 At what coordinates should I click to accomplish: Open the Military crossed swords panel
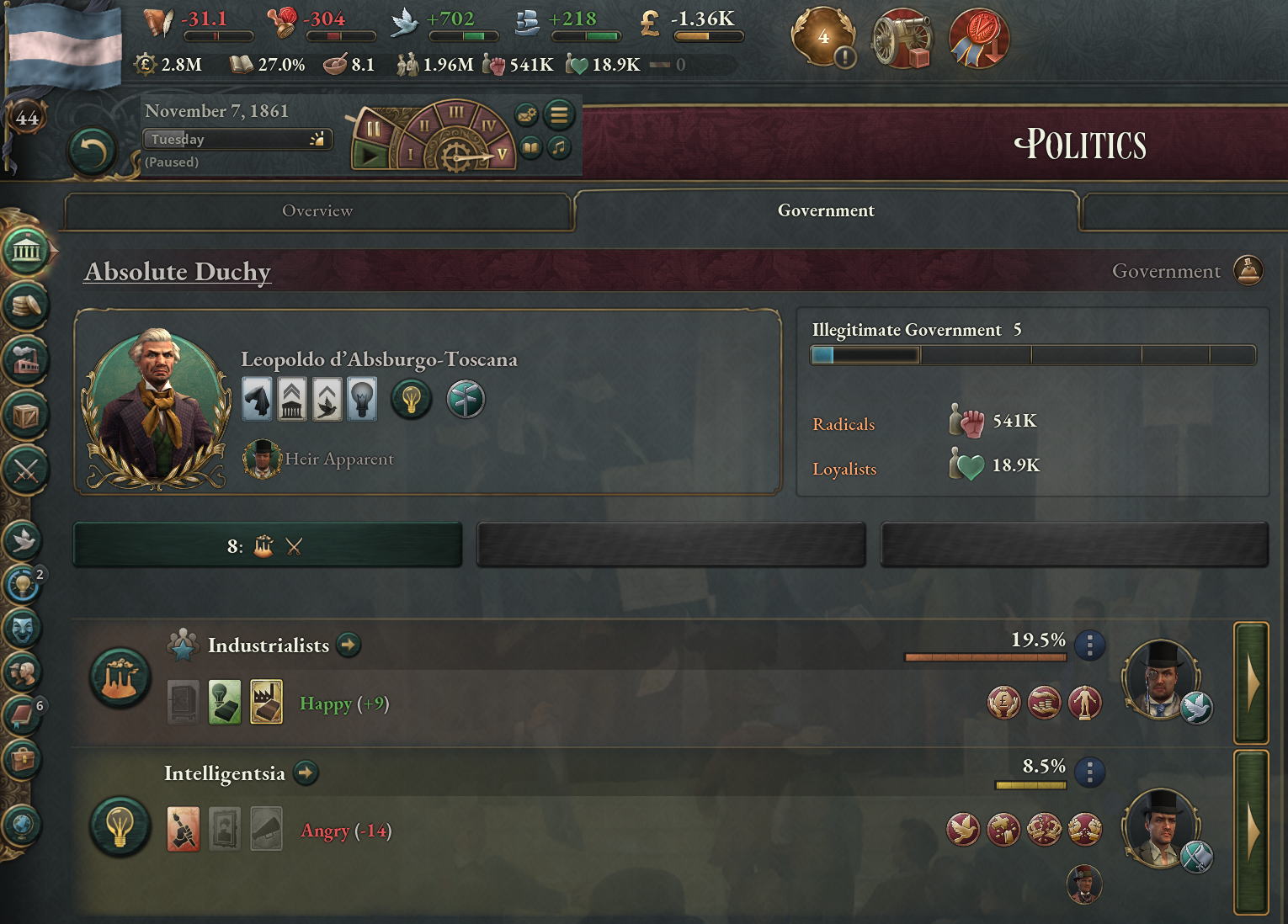pos(25,470)
